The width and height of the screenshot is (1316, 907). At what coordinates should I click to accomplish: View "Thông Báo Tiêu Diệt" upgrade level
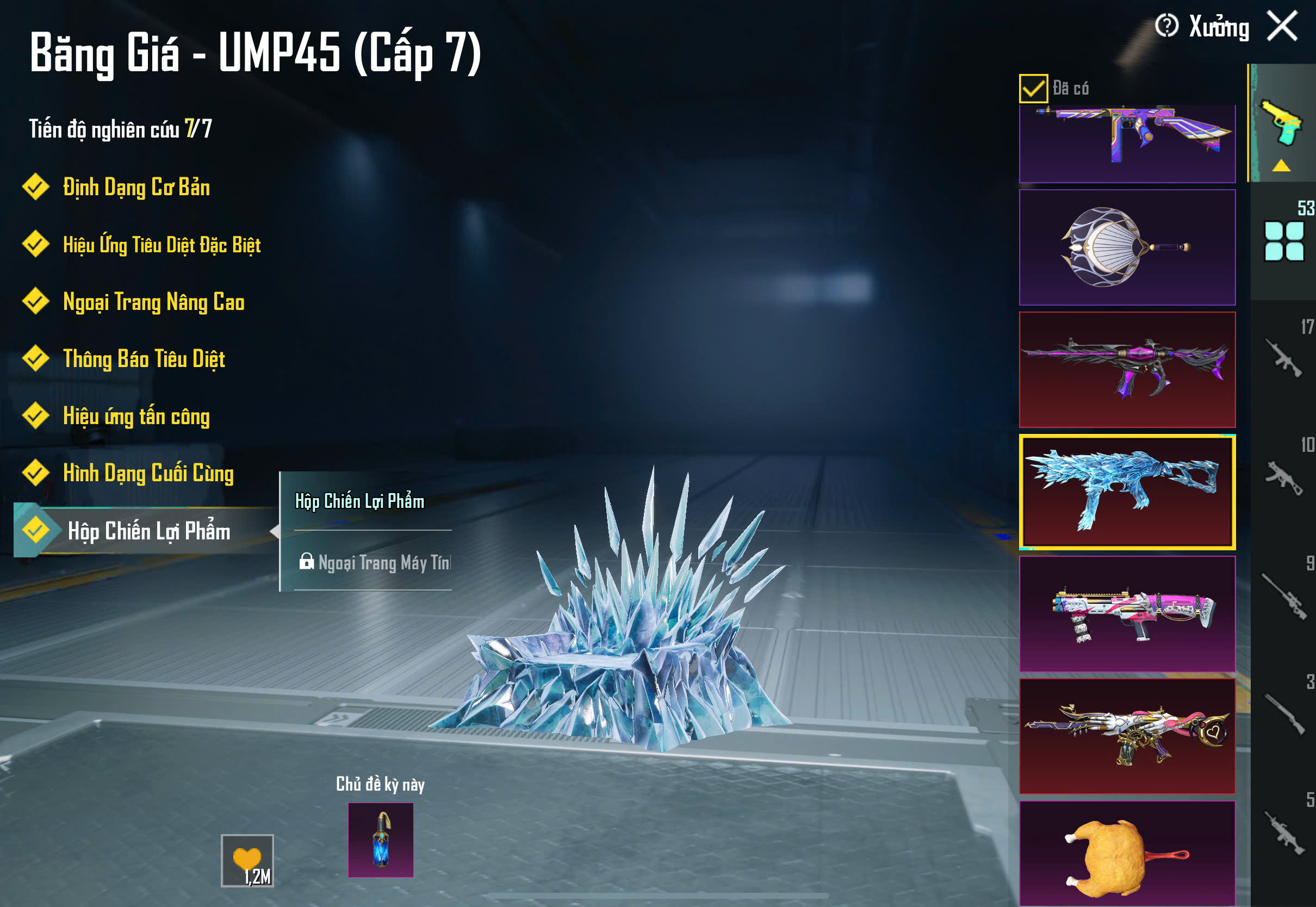144,359
